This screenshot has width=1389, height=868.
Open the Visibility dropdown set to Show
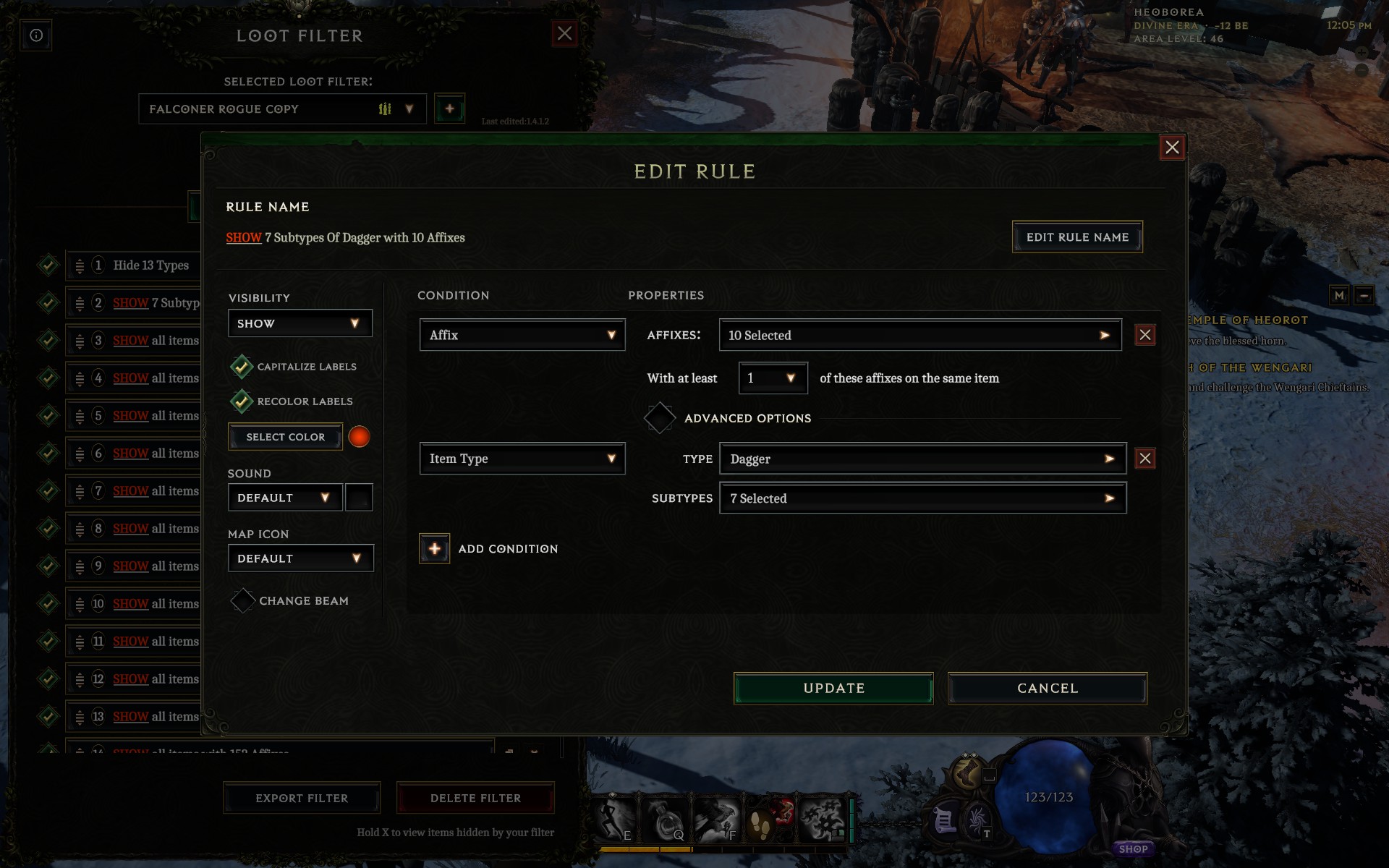pos(300,323)
